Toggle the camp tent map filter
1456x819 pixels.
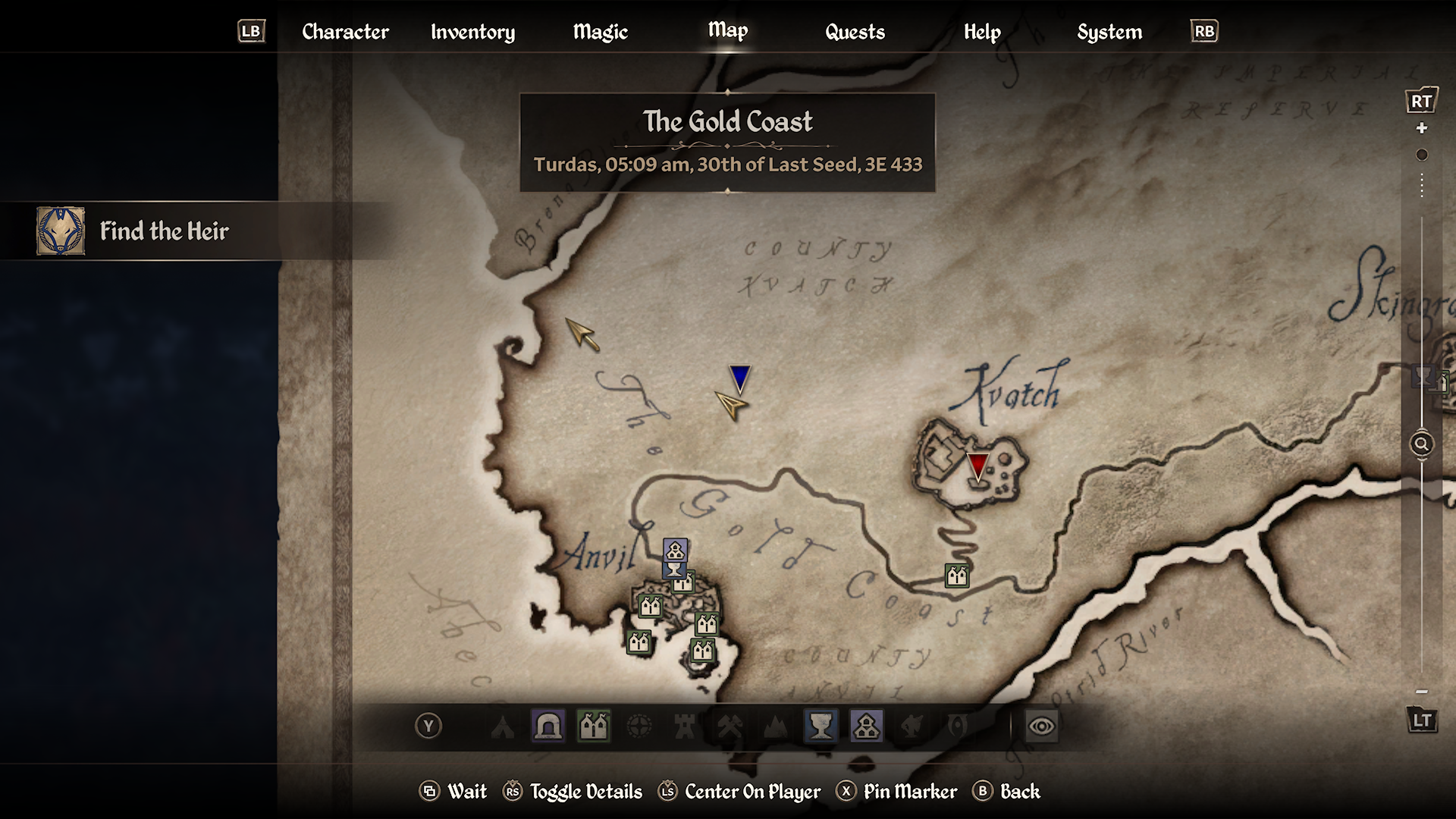tap(502, 726)
